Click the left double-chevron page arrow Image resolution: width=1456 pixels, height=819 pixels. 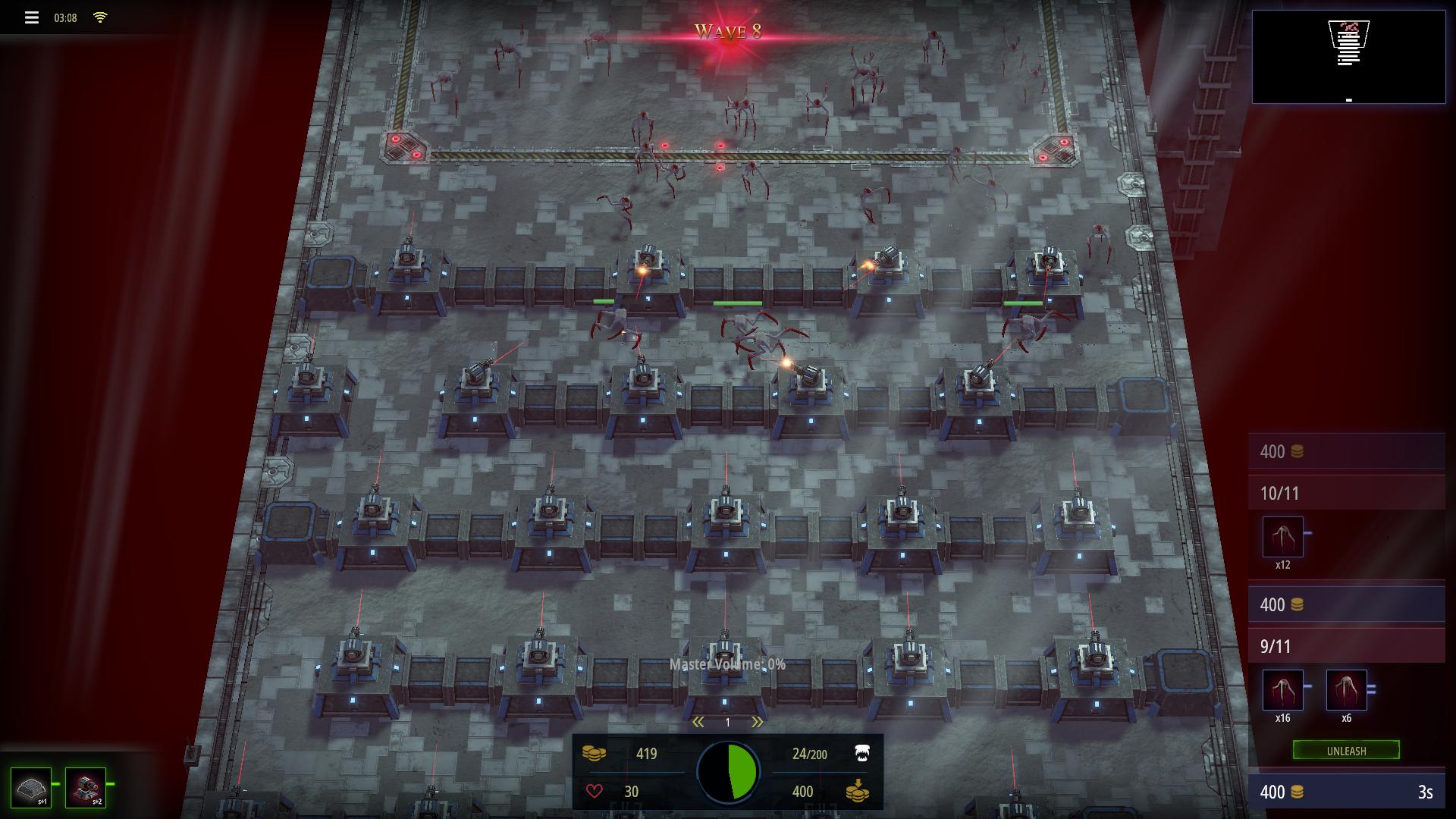tap(698, 722)
